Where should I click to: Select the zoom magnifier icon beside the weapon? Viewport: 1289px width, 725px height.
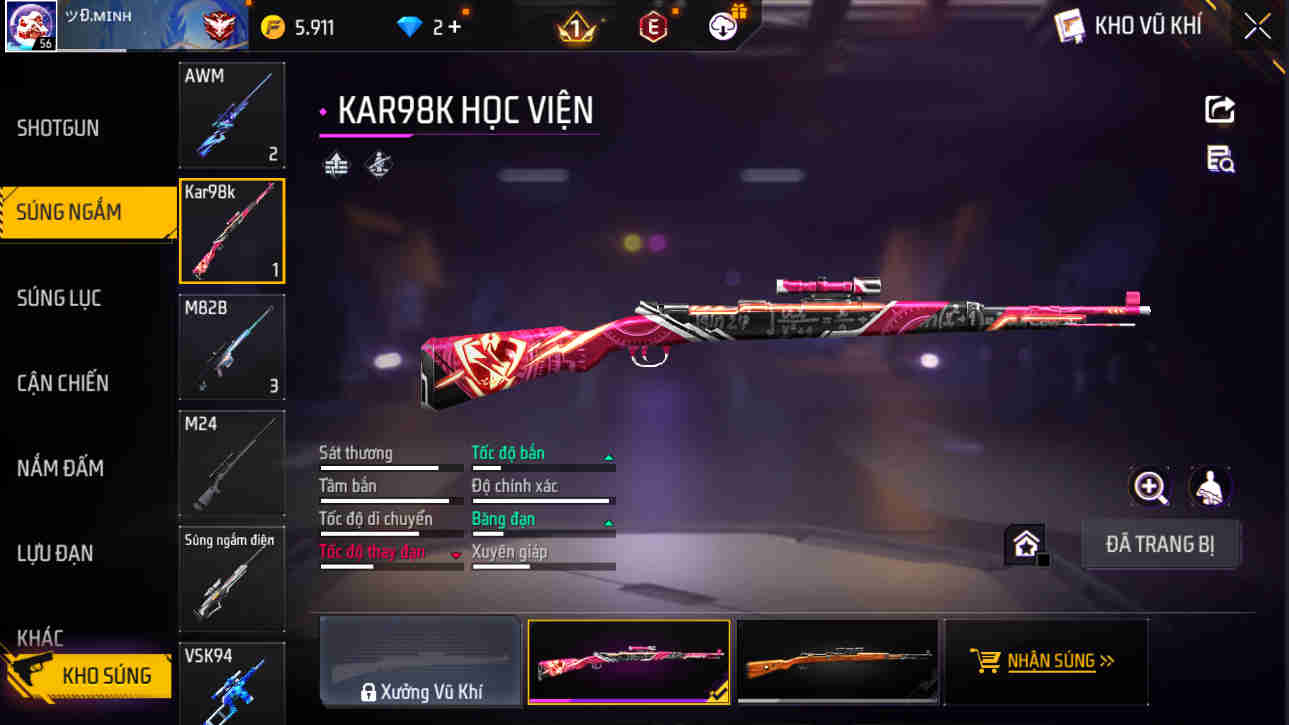1150,489
